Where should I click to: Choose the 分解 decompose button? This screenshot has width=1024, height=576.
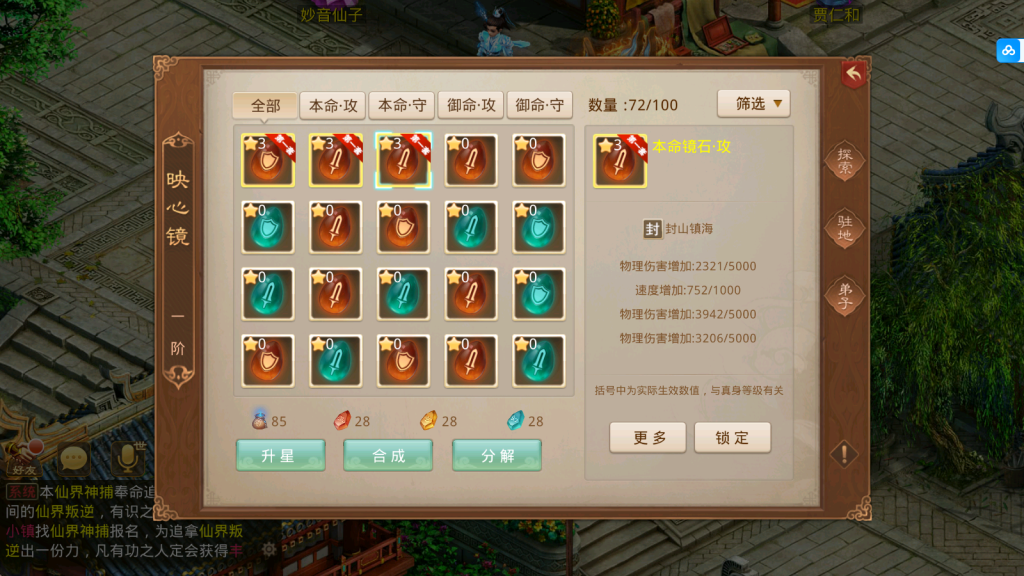coord(497,455)
